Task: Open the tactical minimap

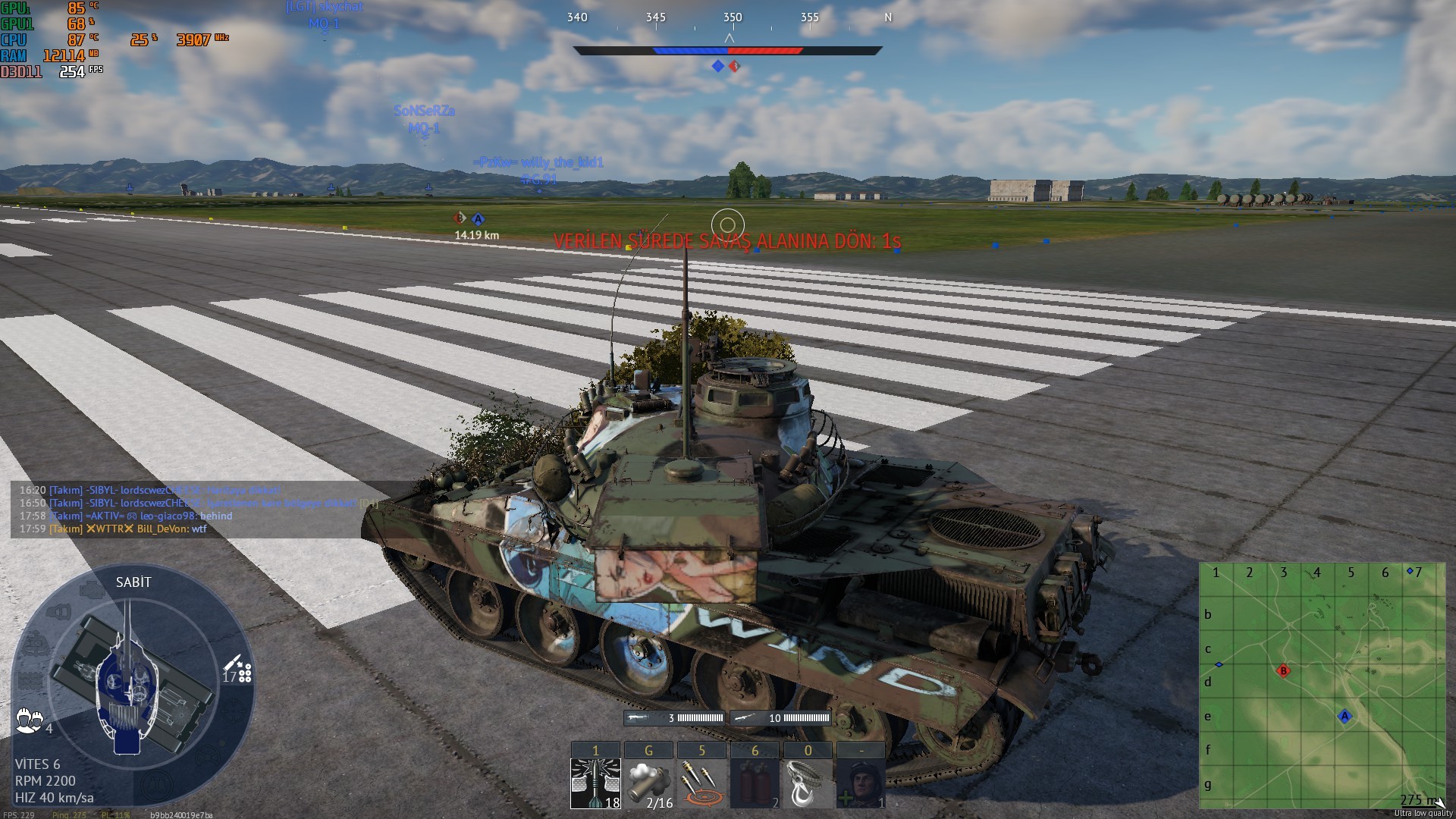Action: pos(1322,686)
